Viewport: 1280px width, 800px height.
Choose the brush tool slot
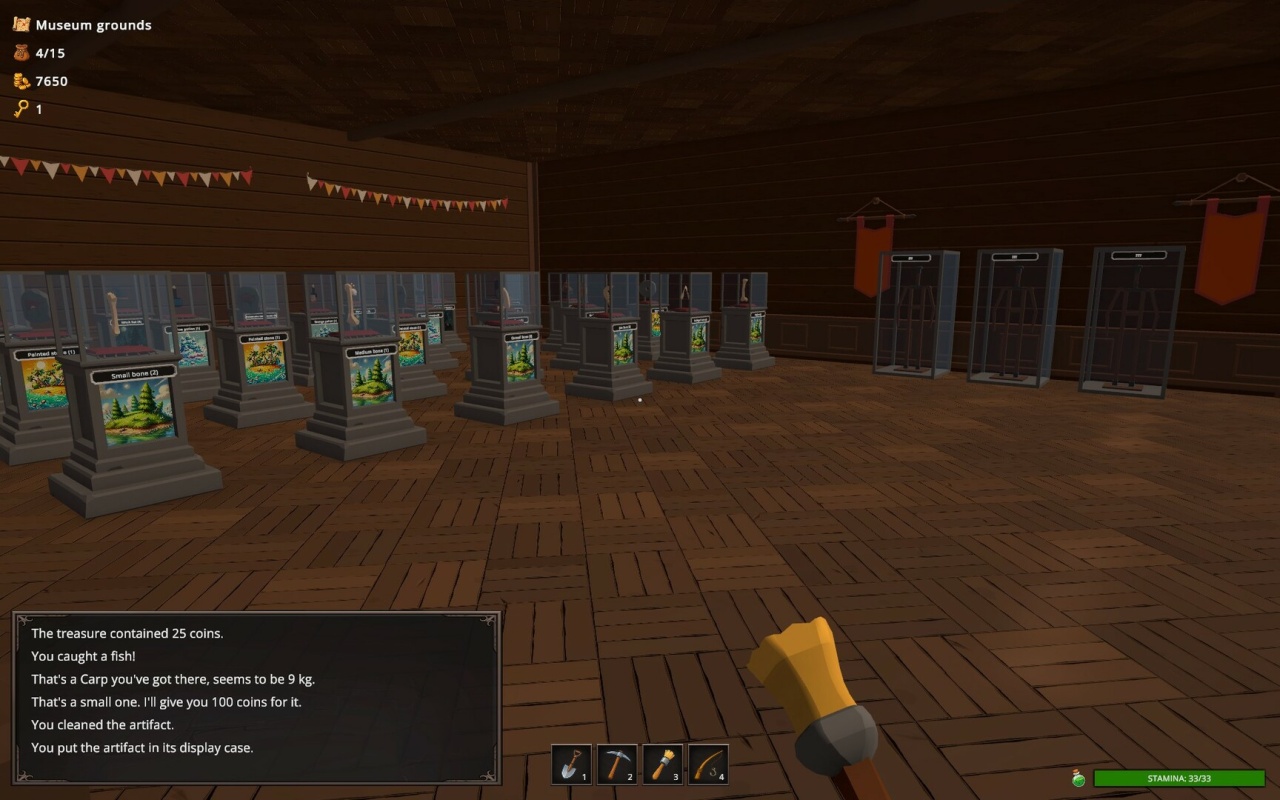pos(663,764)
